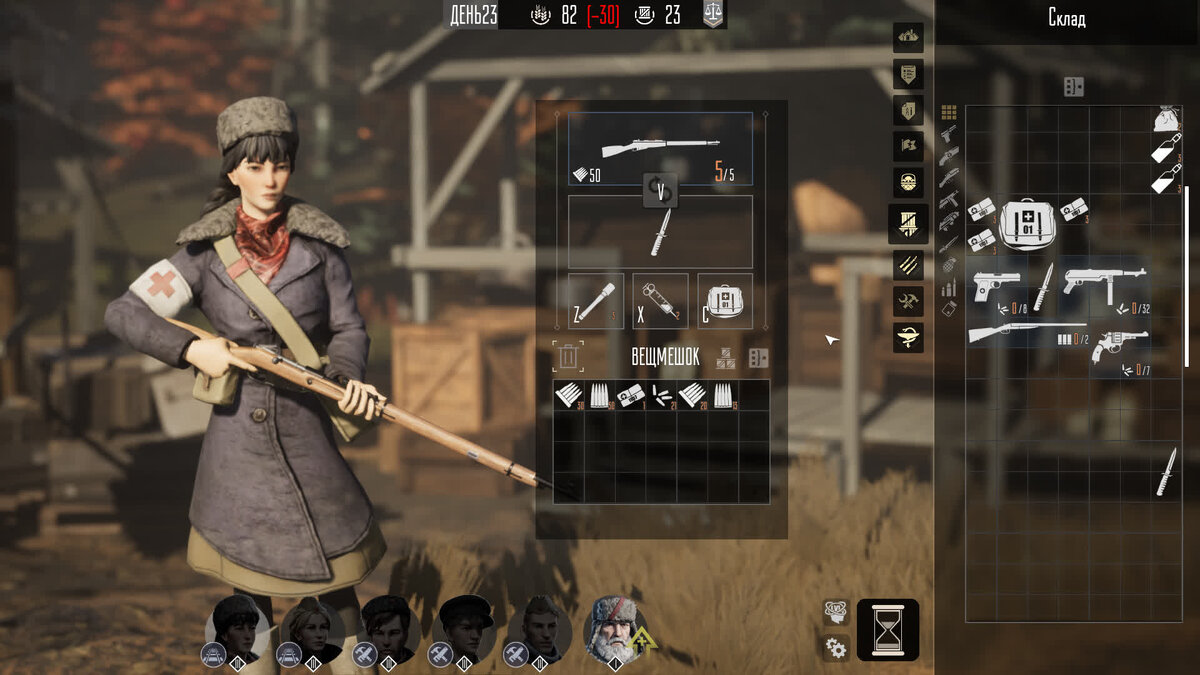Pick the medical bag quick slot
This screenshot has width=1200, height=675.
725,301
